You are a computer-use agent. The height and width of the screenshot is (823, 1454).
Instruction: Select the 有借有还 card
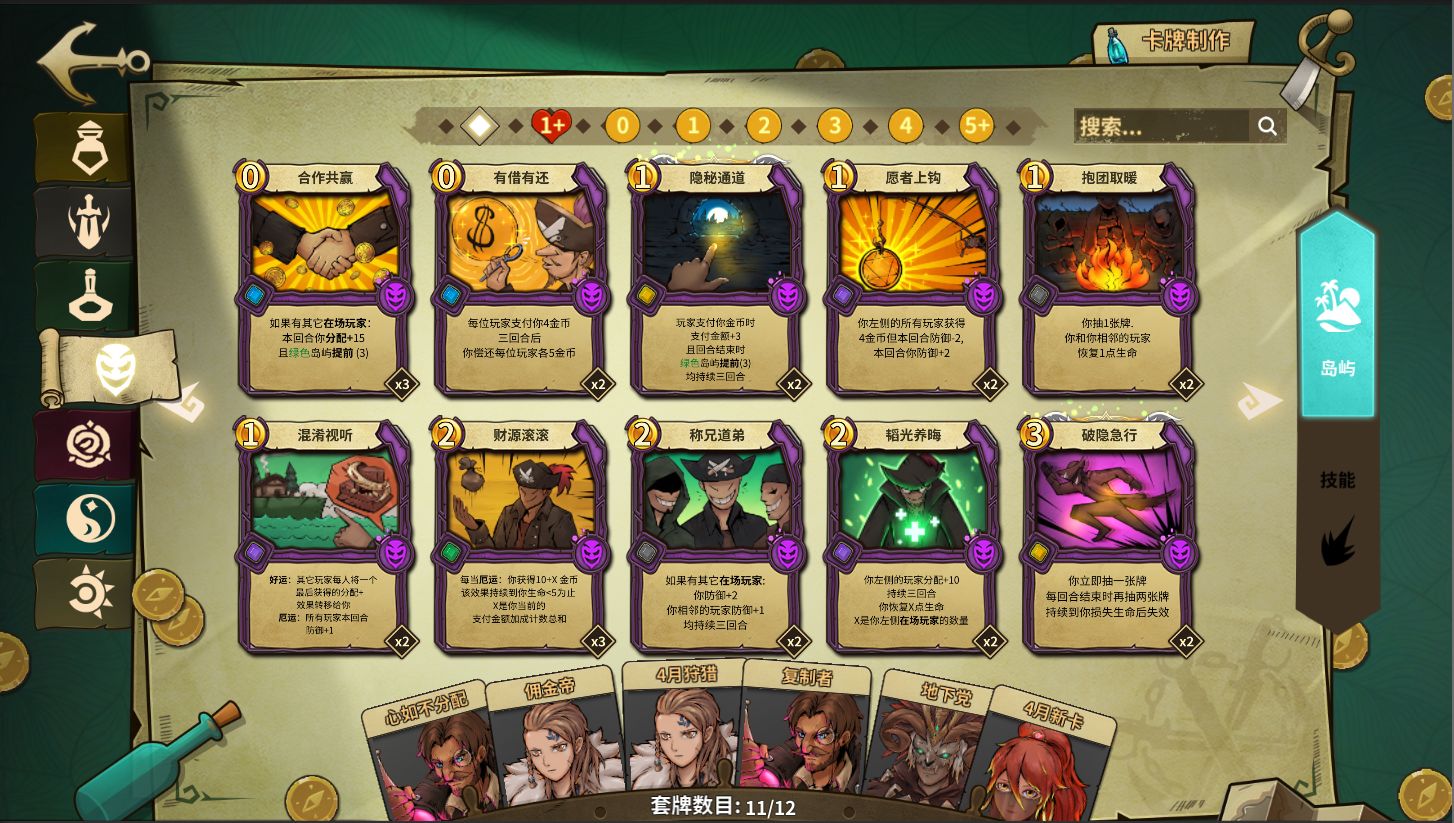tap(521, 280)
